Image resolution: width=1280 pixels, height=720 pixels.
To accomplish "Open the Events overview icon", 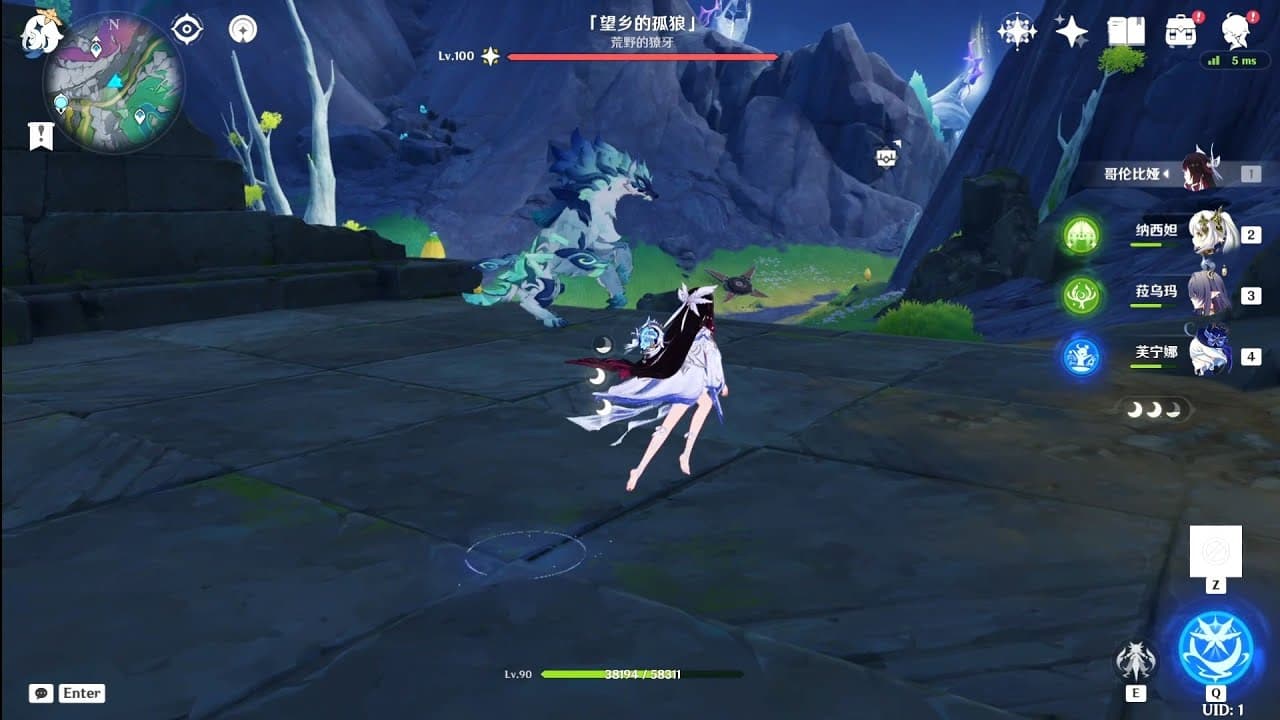I will click(x=1017, y=30).
